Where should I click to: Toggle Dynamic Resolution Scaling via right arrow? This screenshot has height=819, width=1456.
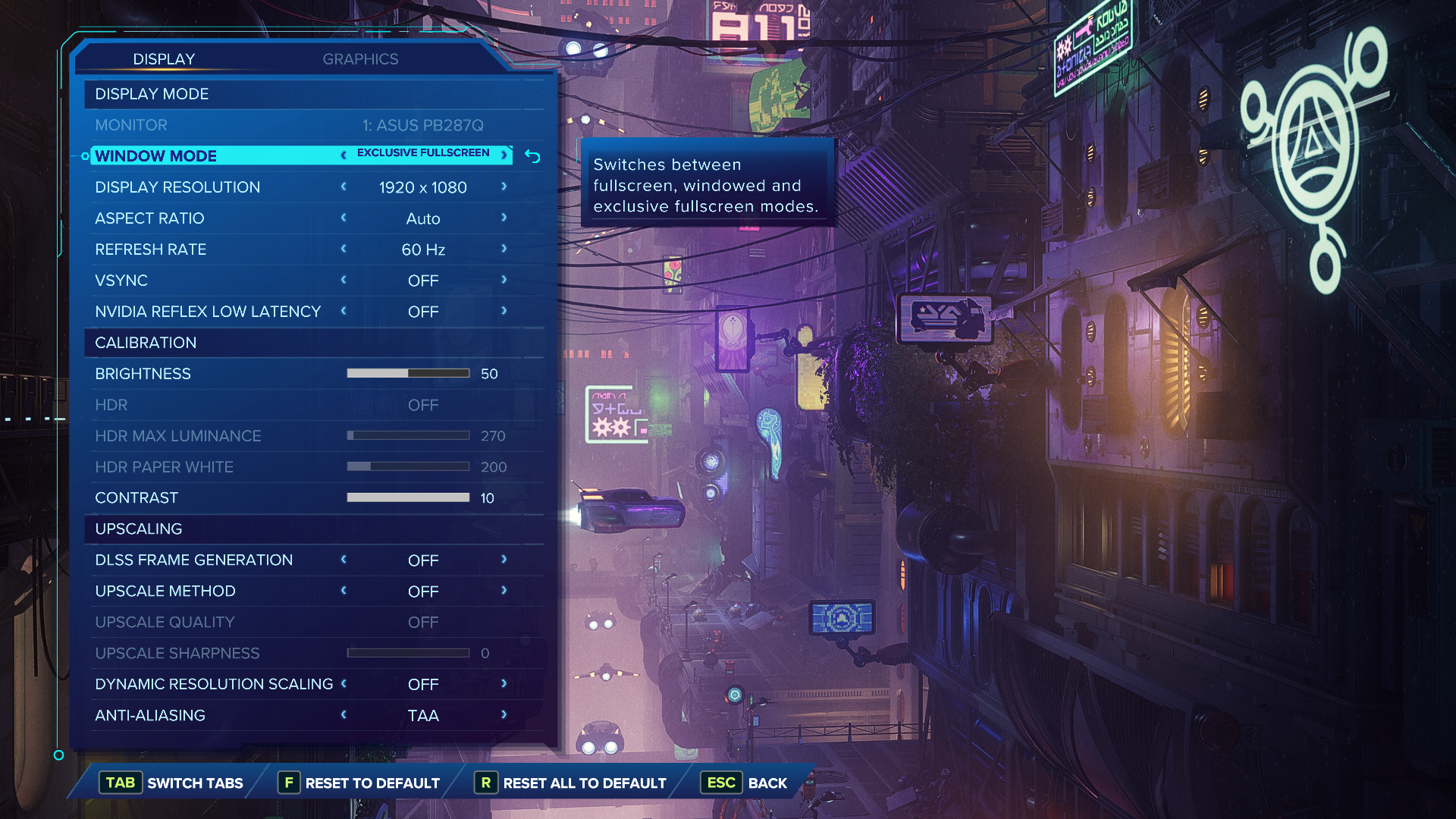click(504, 684)
